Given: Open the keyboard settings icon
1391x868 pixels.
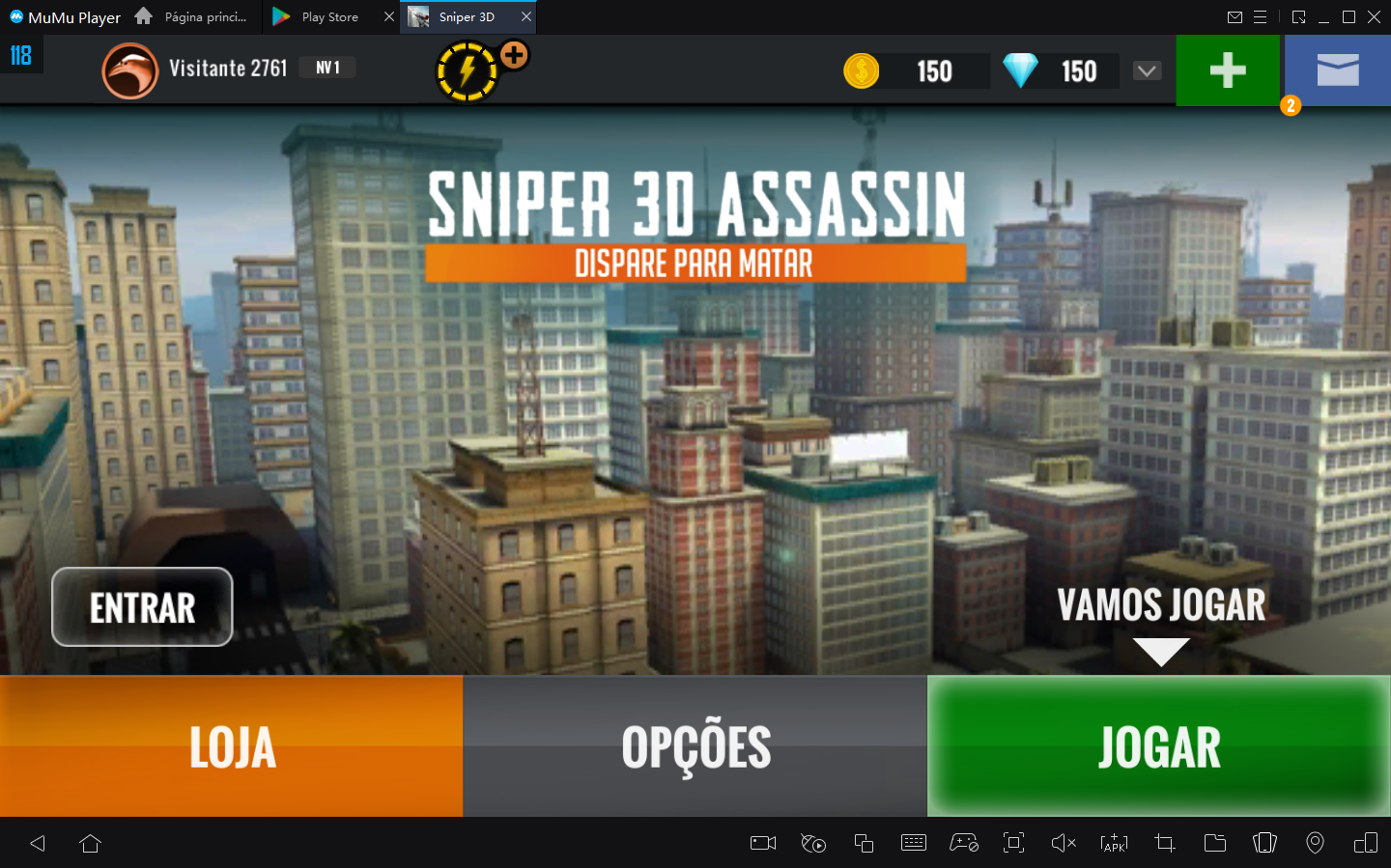Looking at the screenshot, I should (x=914, y=843).
